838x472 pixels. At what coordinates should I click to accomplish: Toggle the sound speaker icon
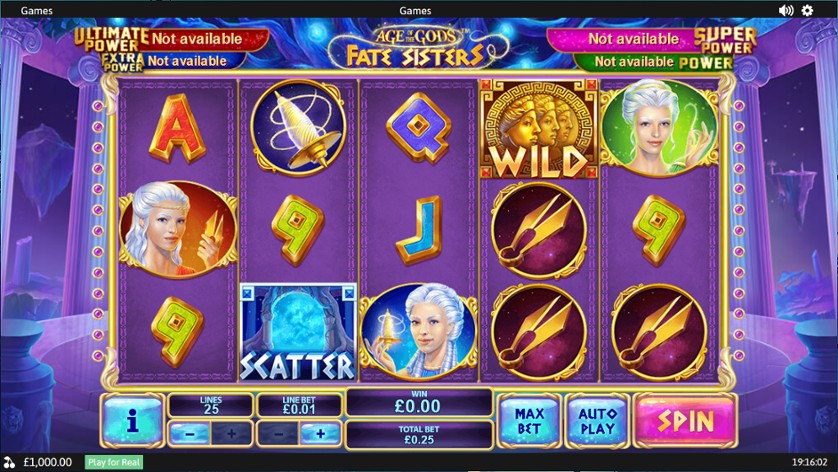786,10
